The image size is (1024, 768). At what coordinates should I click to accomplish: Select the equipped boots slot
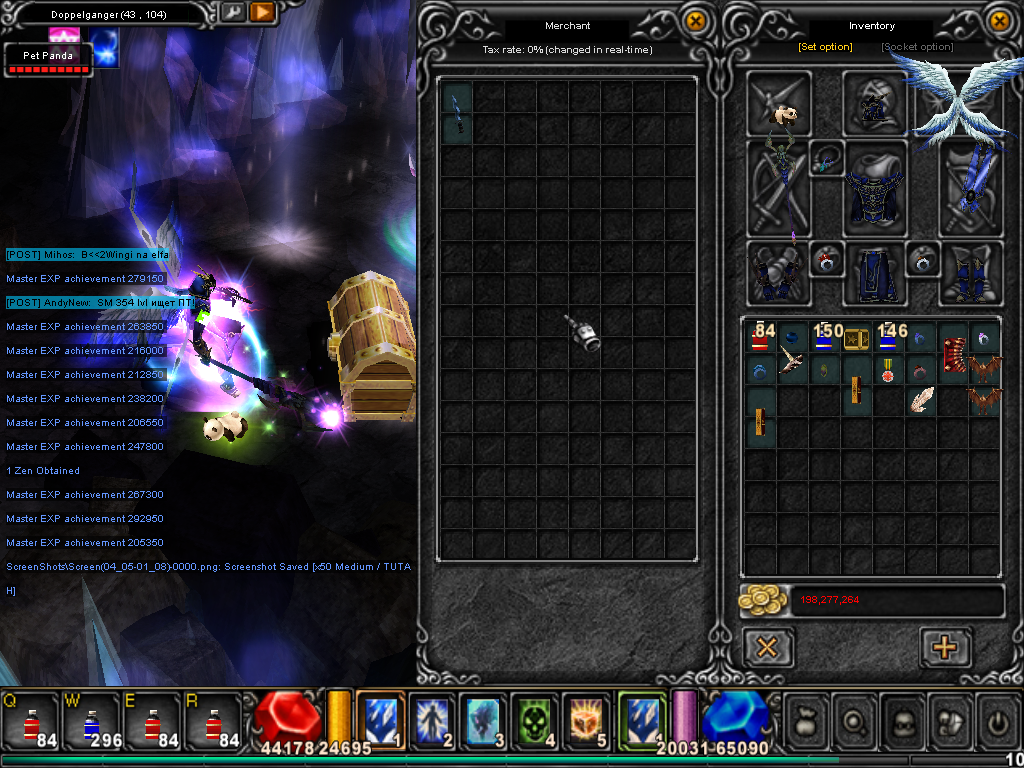click(971, 272)
